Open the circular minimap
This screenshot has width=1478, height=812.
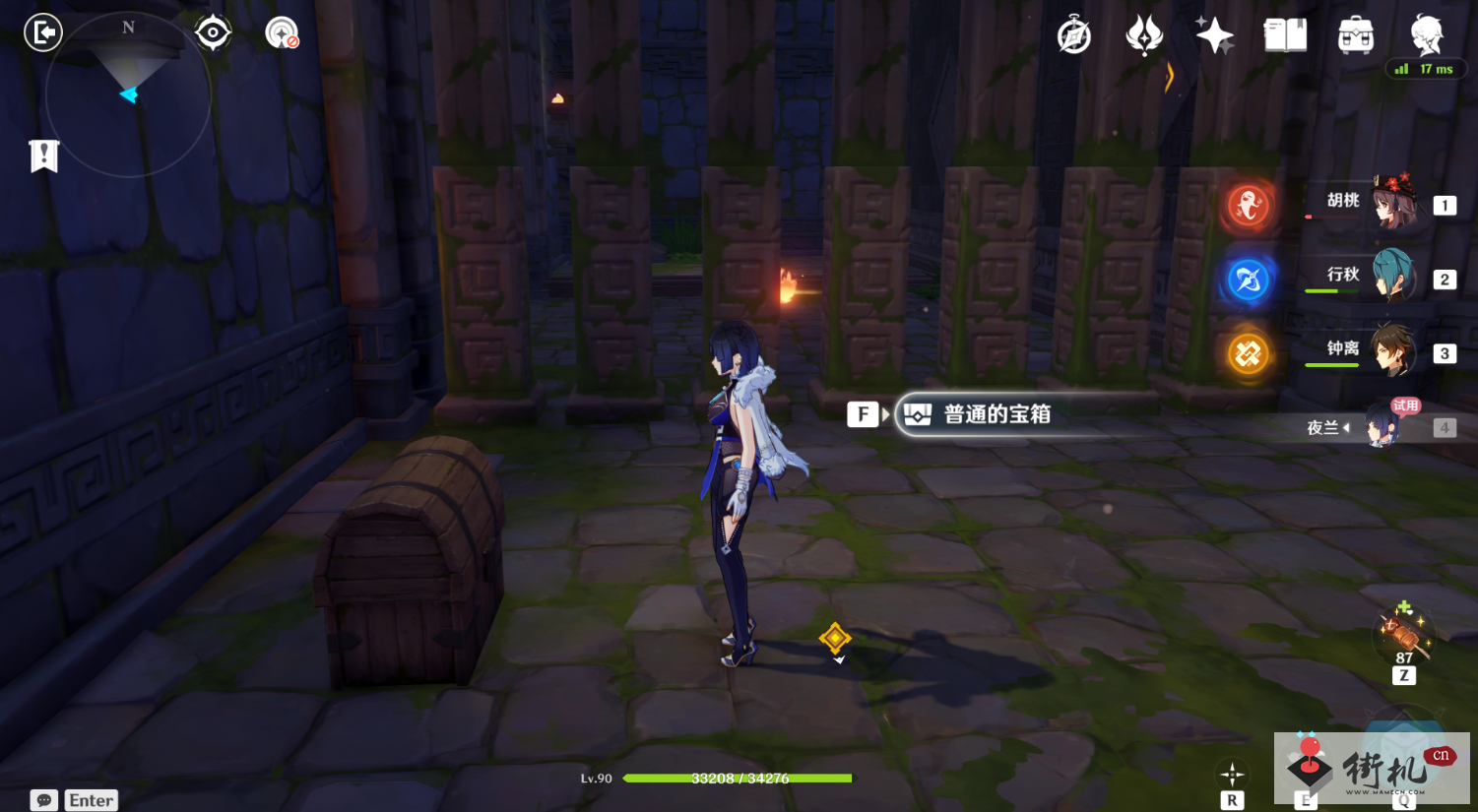coord(128,95)
